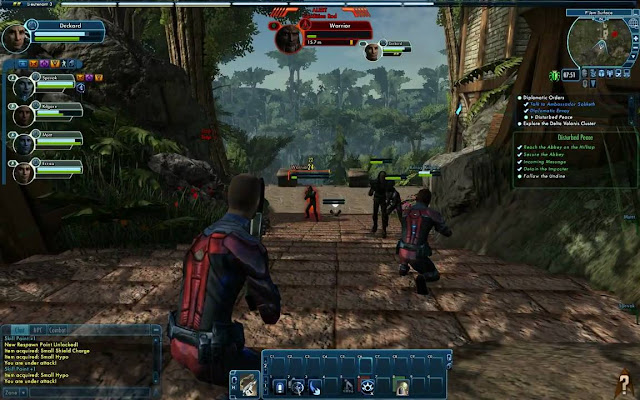Select Deckard's player portrait

coord(16,37)
